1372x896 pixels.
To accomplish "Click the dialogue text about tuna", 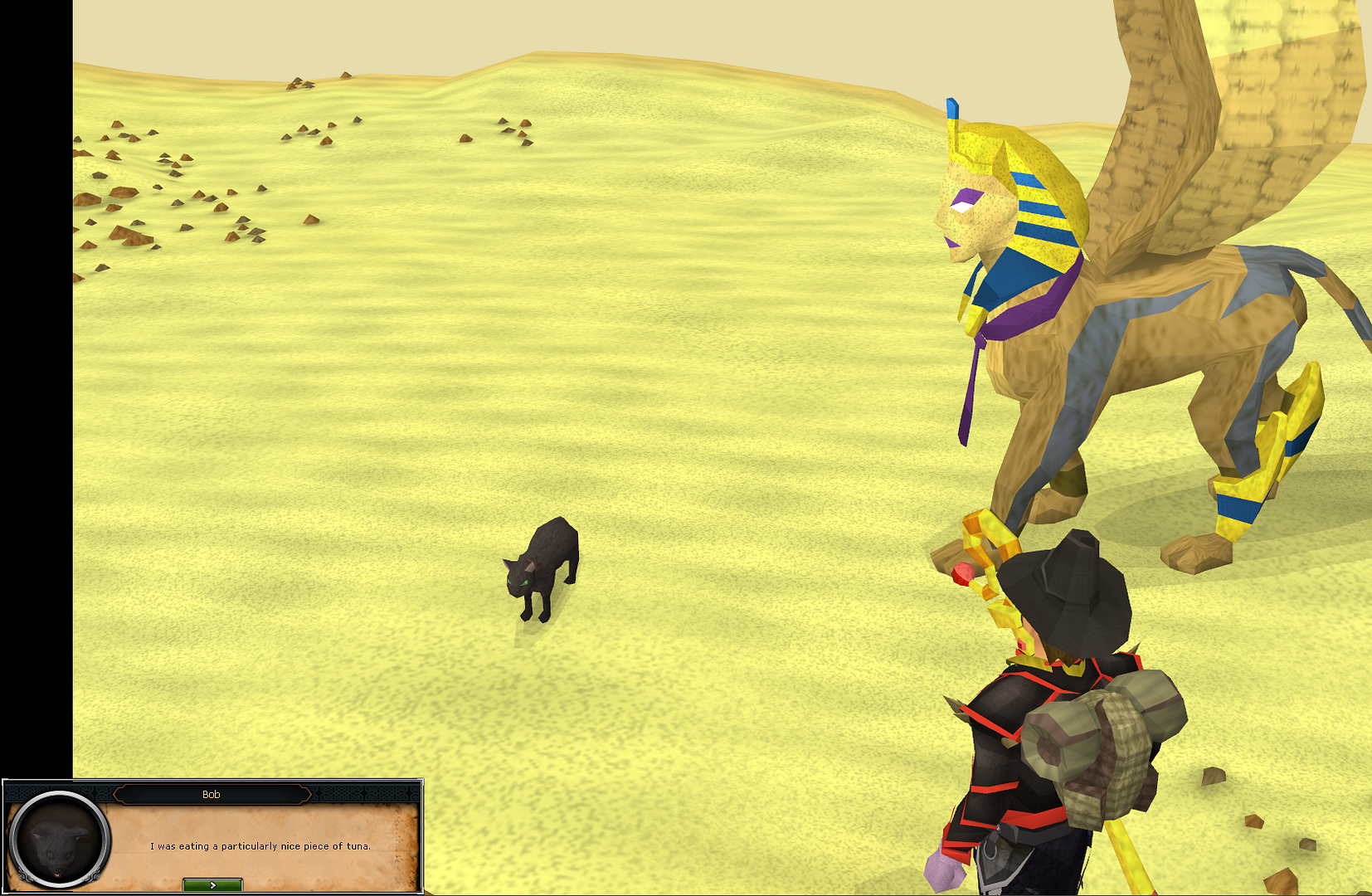I will [261, 847].
